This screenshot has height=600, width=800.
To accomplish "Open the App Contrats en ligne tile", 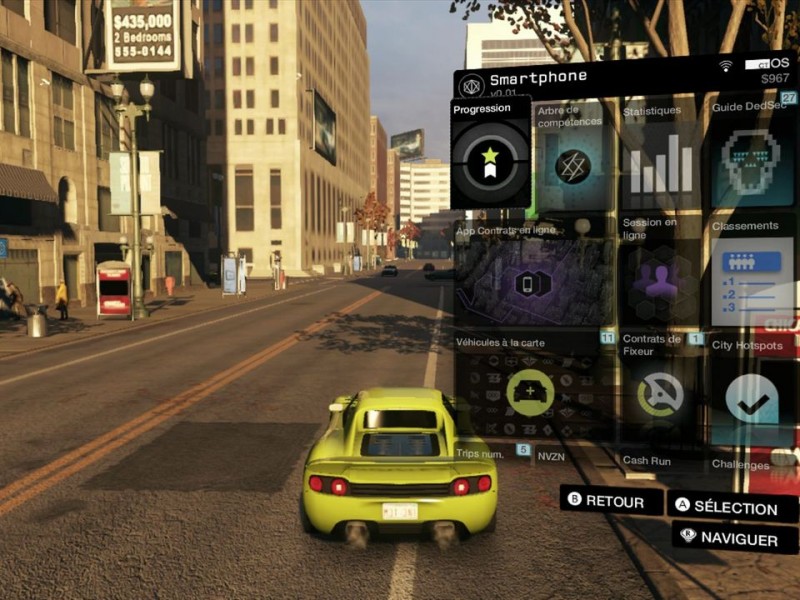I will coord(533,278).
